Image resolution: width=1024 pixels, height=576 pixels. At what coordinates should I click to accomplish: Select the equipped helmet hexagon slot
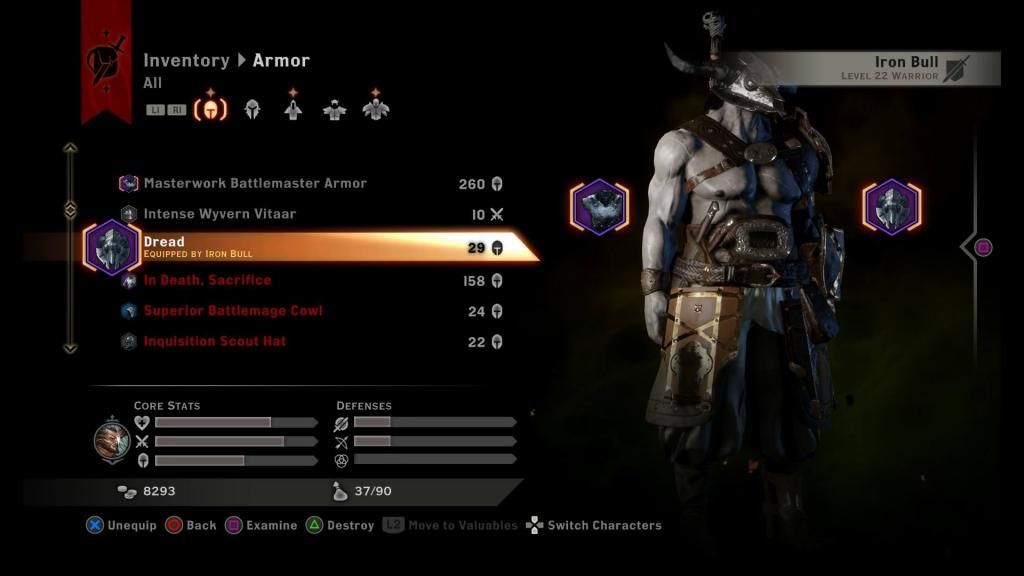pos(891,208)
